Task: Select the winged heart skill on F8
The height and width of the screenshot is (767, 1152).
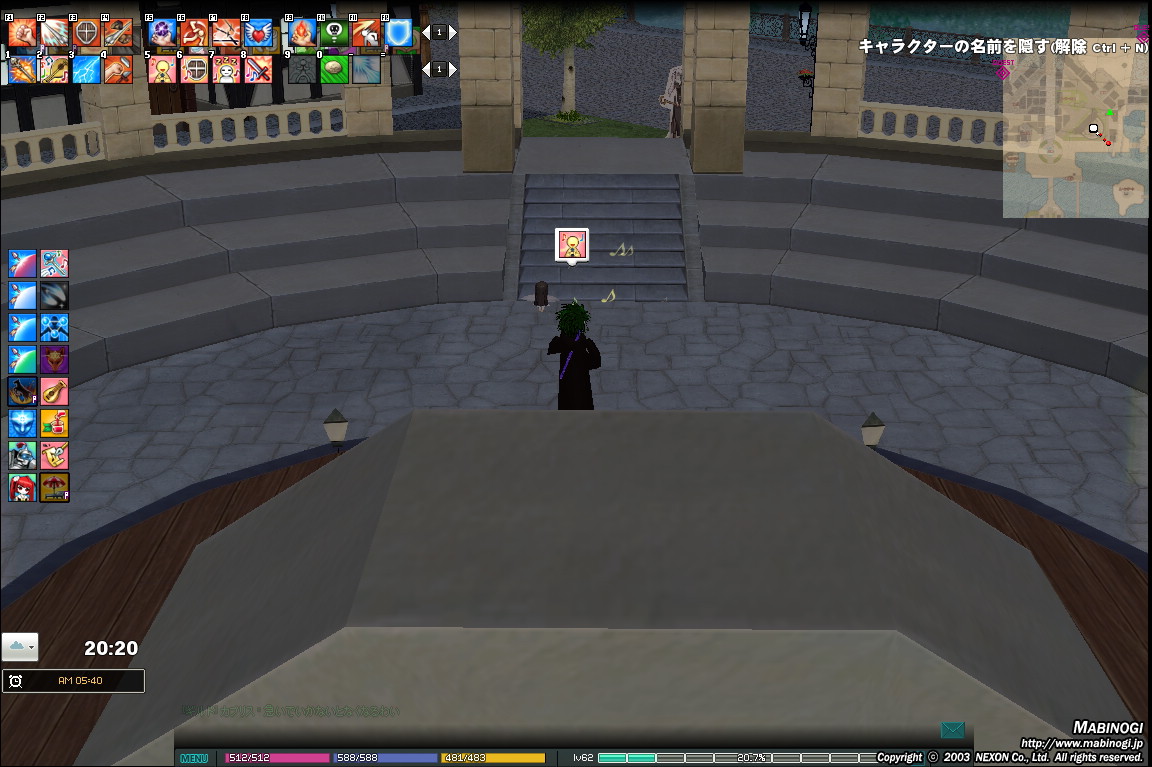Action: tap(258, 34)
